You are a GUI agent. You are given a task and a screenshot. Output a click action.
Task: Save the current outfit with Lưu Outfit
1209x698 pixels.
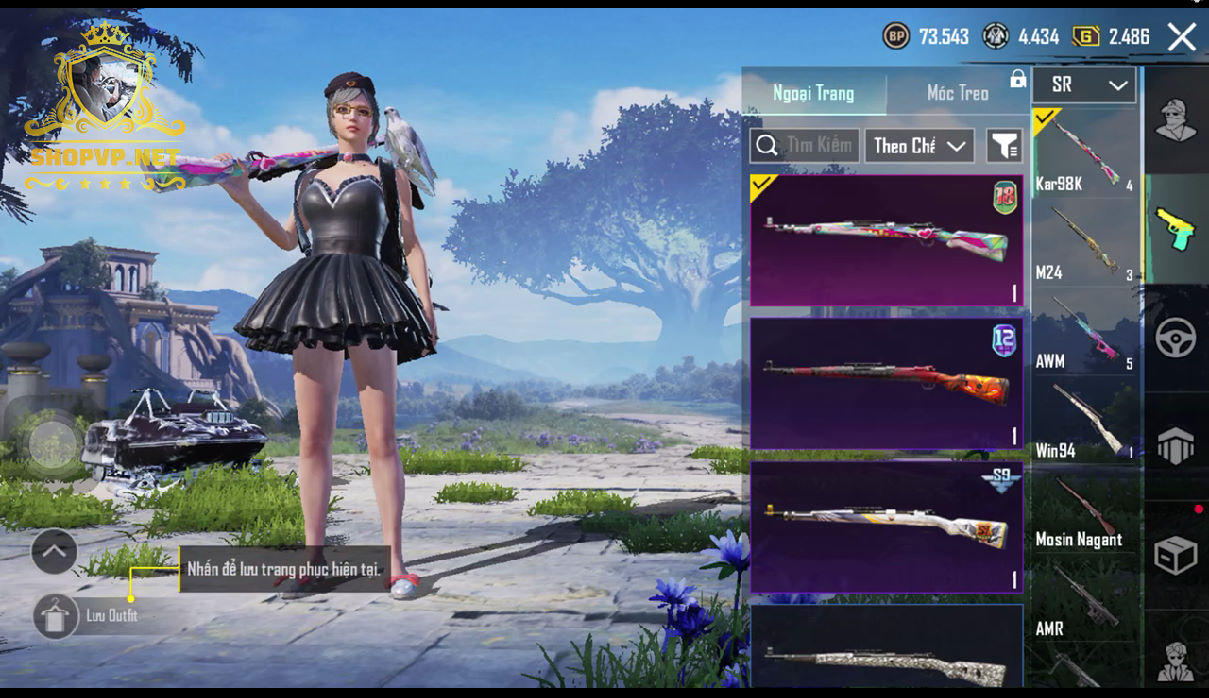(x=57, y=616)
